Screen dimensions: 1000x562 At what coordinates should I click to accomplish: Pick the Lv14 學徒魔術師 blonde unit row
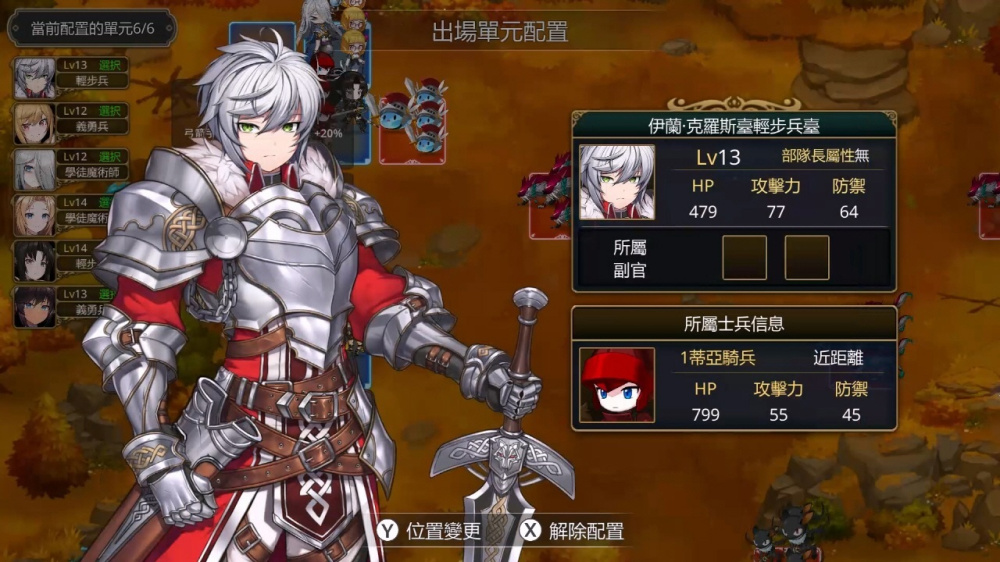click(x=60, y=211)
